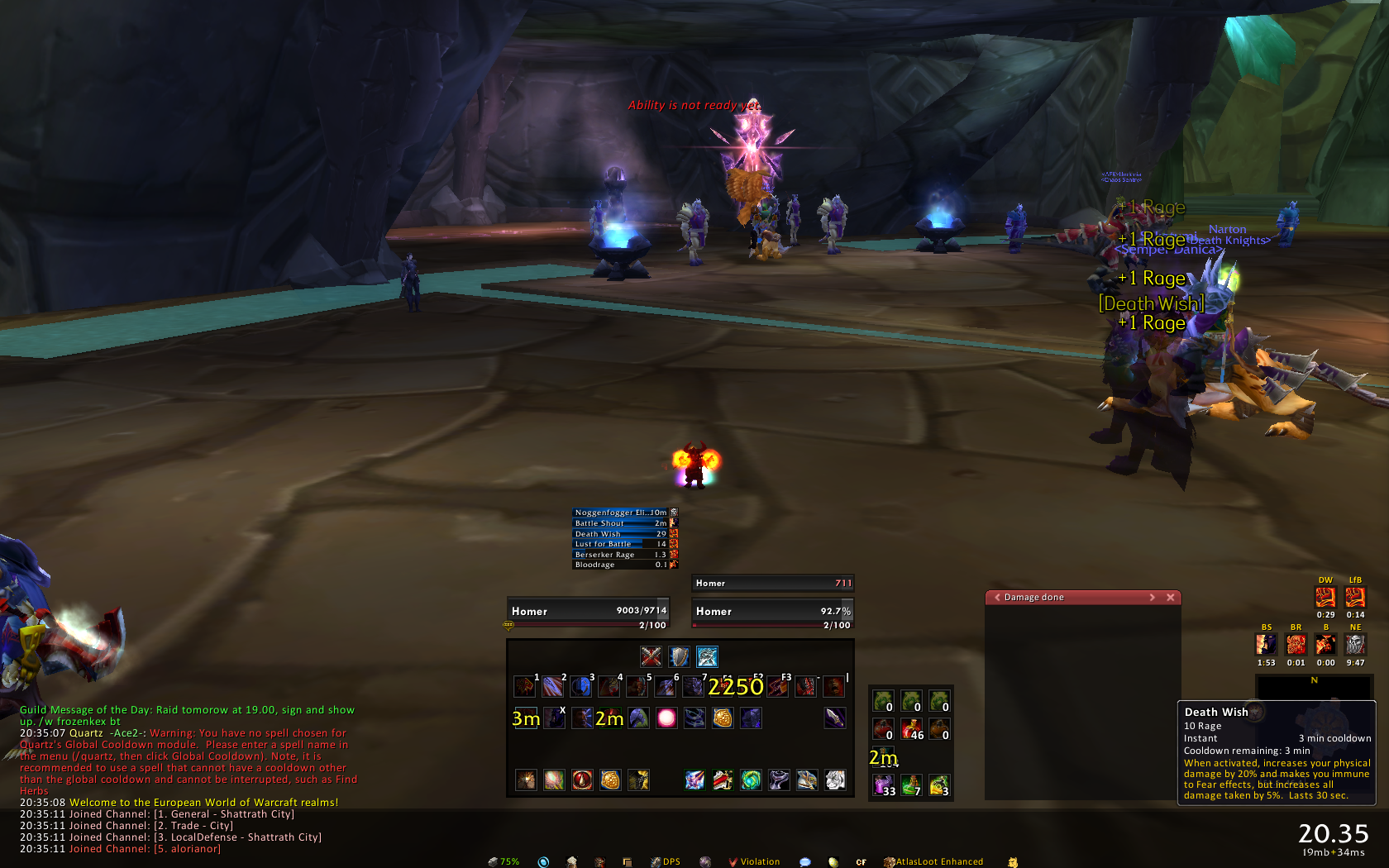This screenshot has height=868, width=1389.
Task: Select the Homer player unit frame
Action: point(588,612)
